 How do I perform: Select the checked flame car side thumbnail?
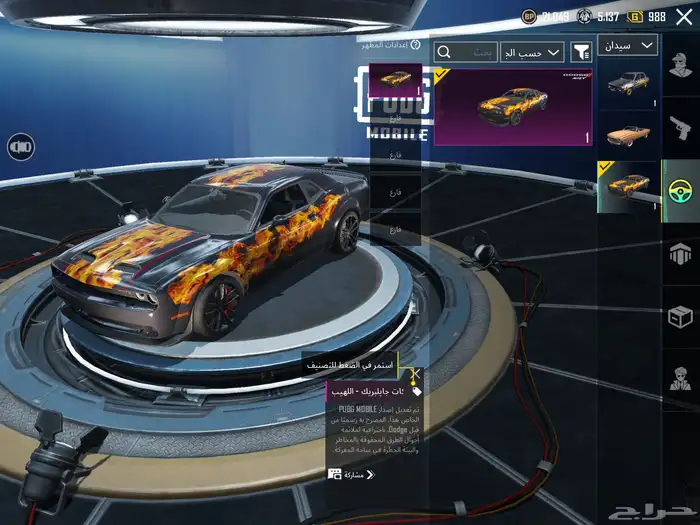pos(628,186)
